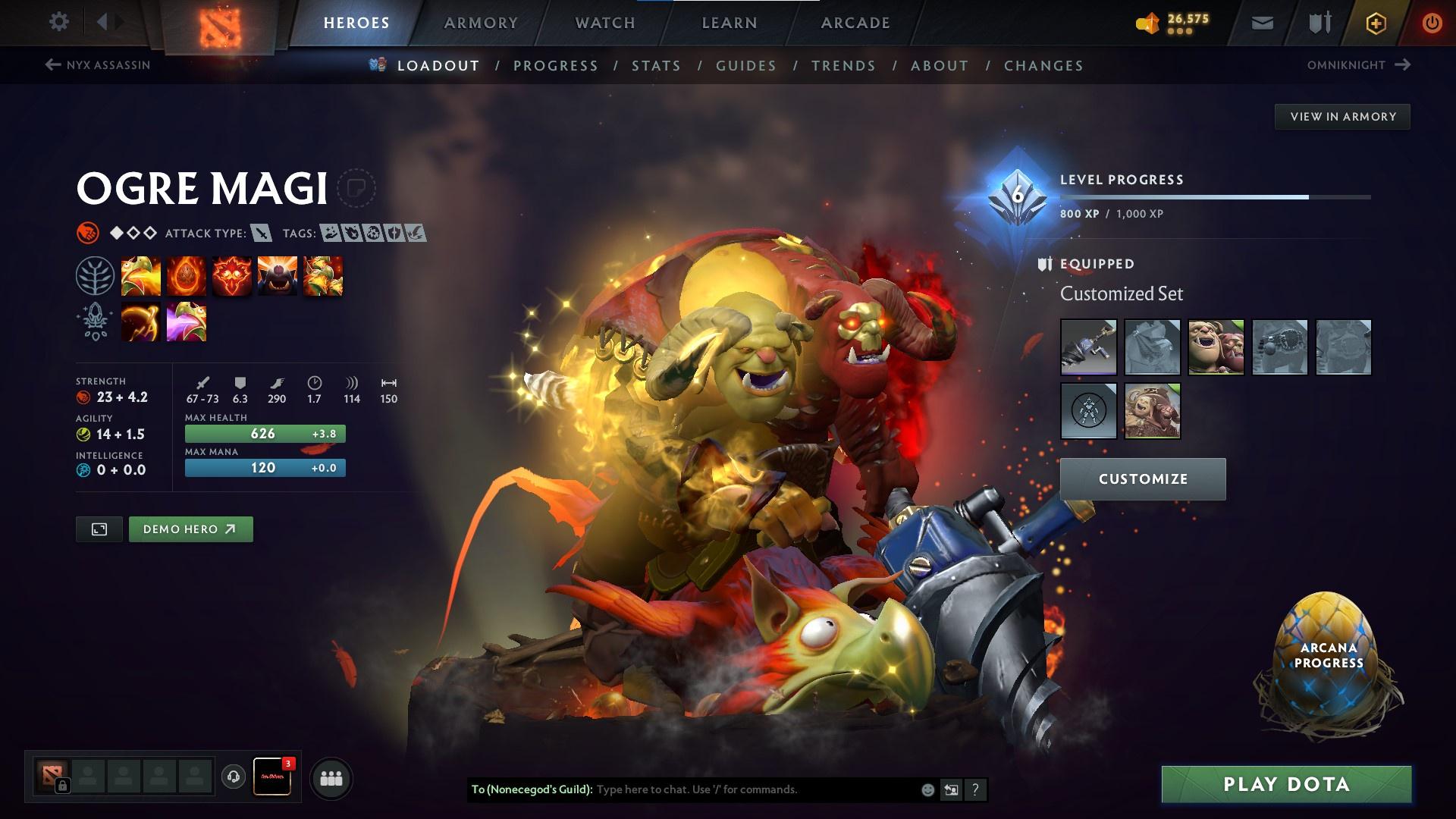Click the red power button

pos(1432,23)
